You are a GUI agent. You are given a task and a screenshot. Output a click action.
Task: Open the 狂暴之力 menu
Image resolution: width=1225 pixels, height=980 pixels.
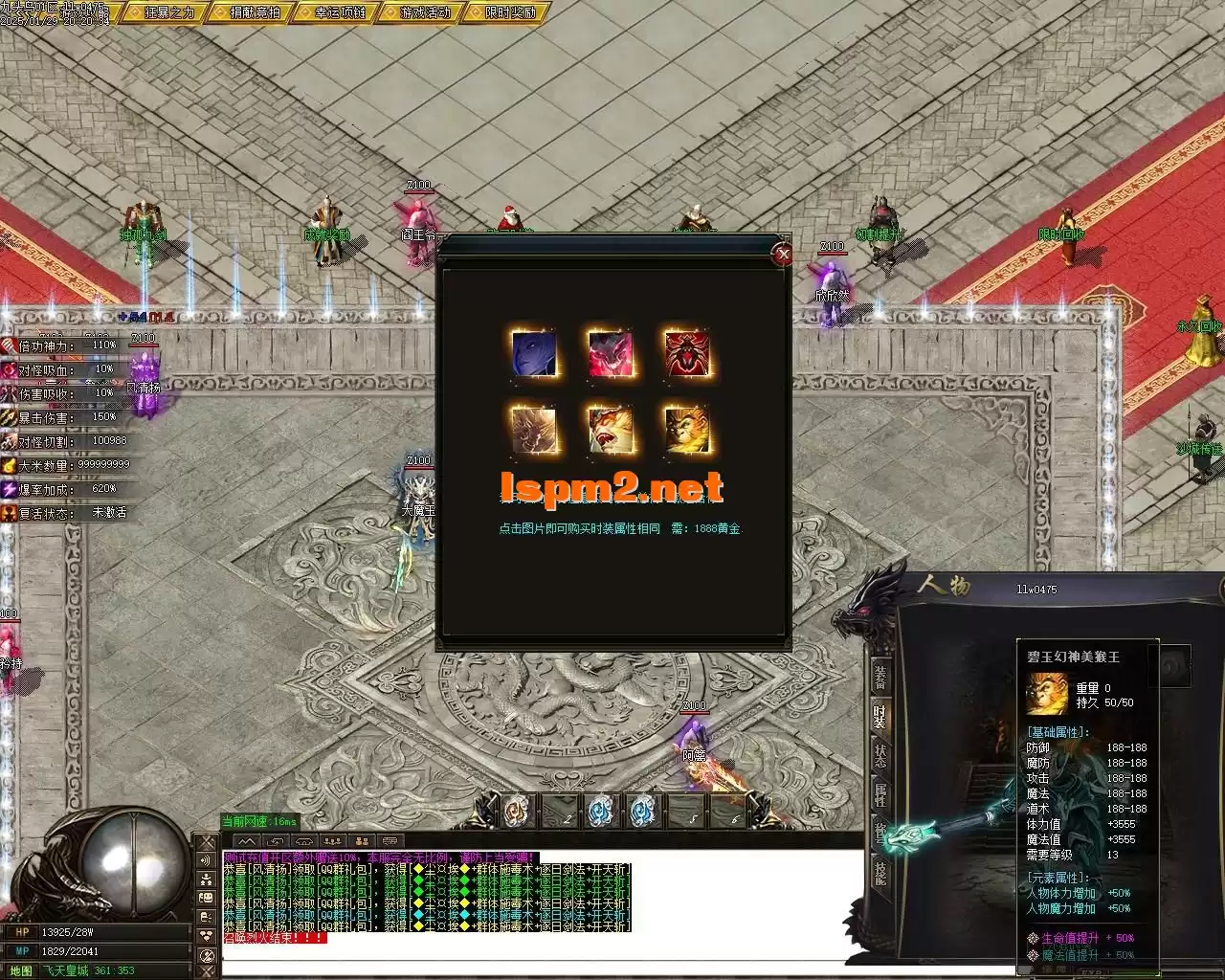[x=168, y=12]
